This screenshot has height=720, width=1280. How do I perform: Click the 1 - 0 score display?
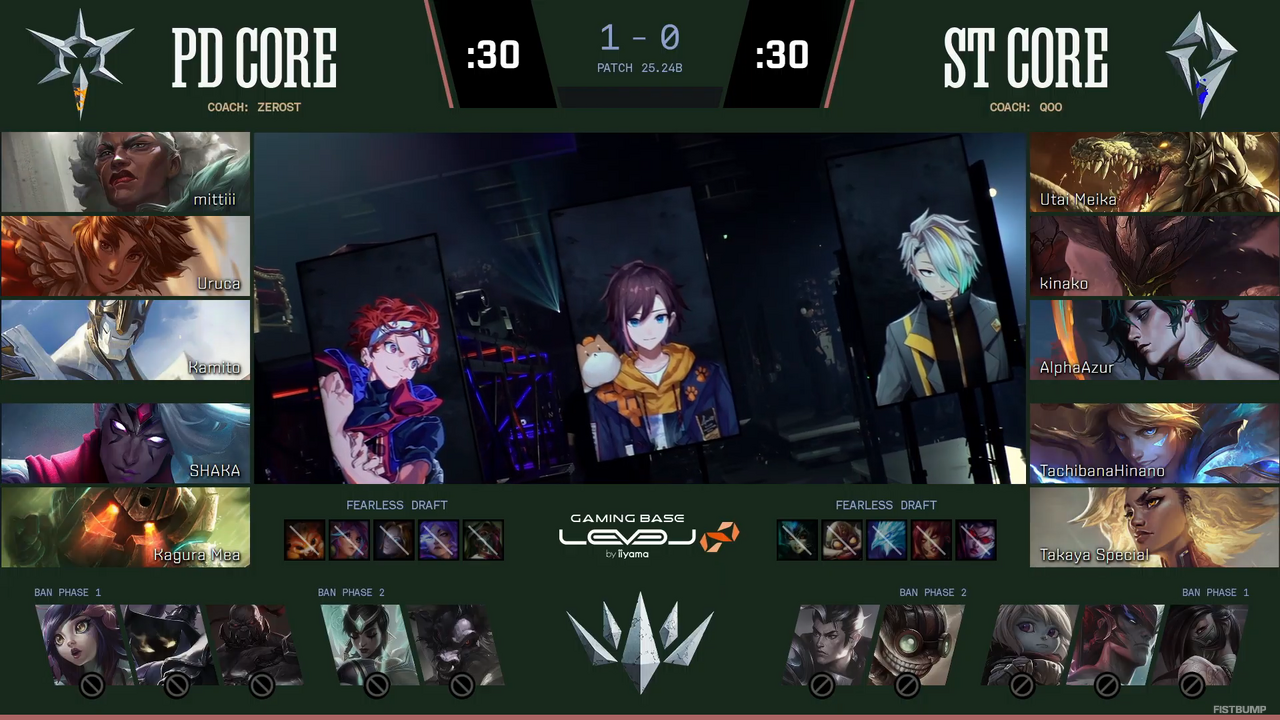(640, 38)
